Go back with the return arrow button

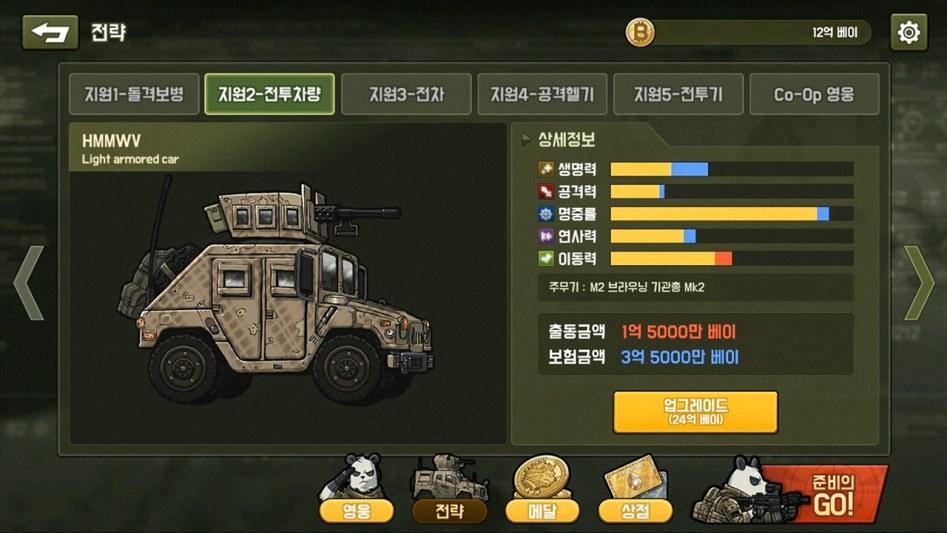tap(50, 32)
